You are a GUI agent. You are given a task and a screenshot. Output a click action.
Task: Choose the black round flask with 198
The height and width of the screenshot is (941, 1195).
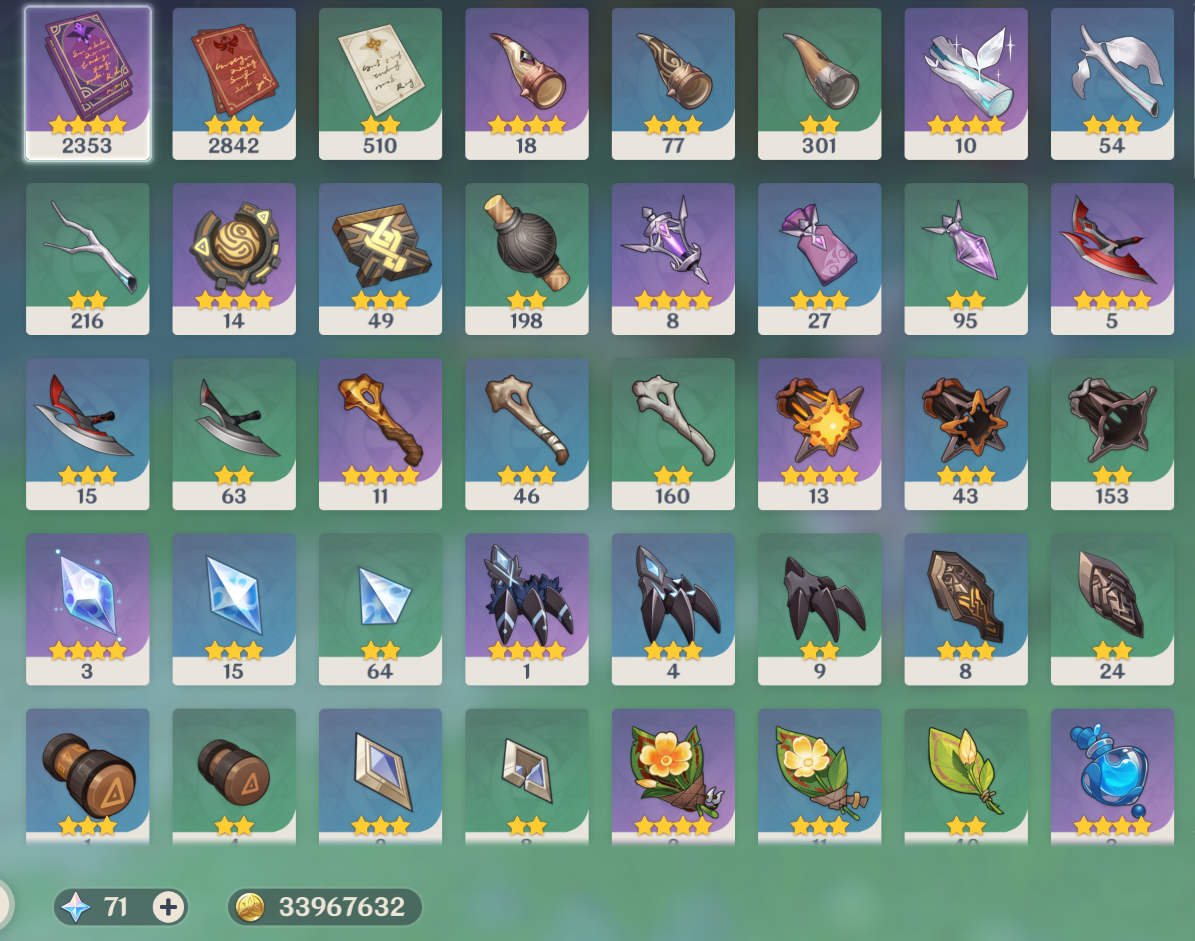(526, 257)
